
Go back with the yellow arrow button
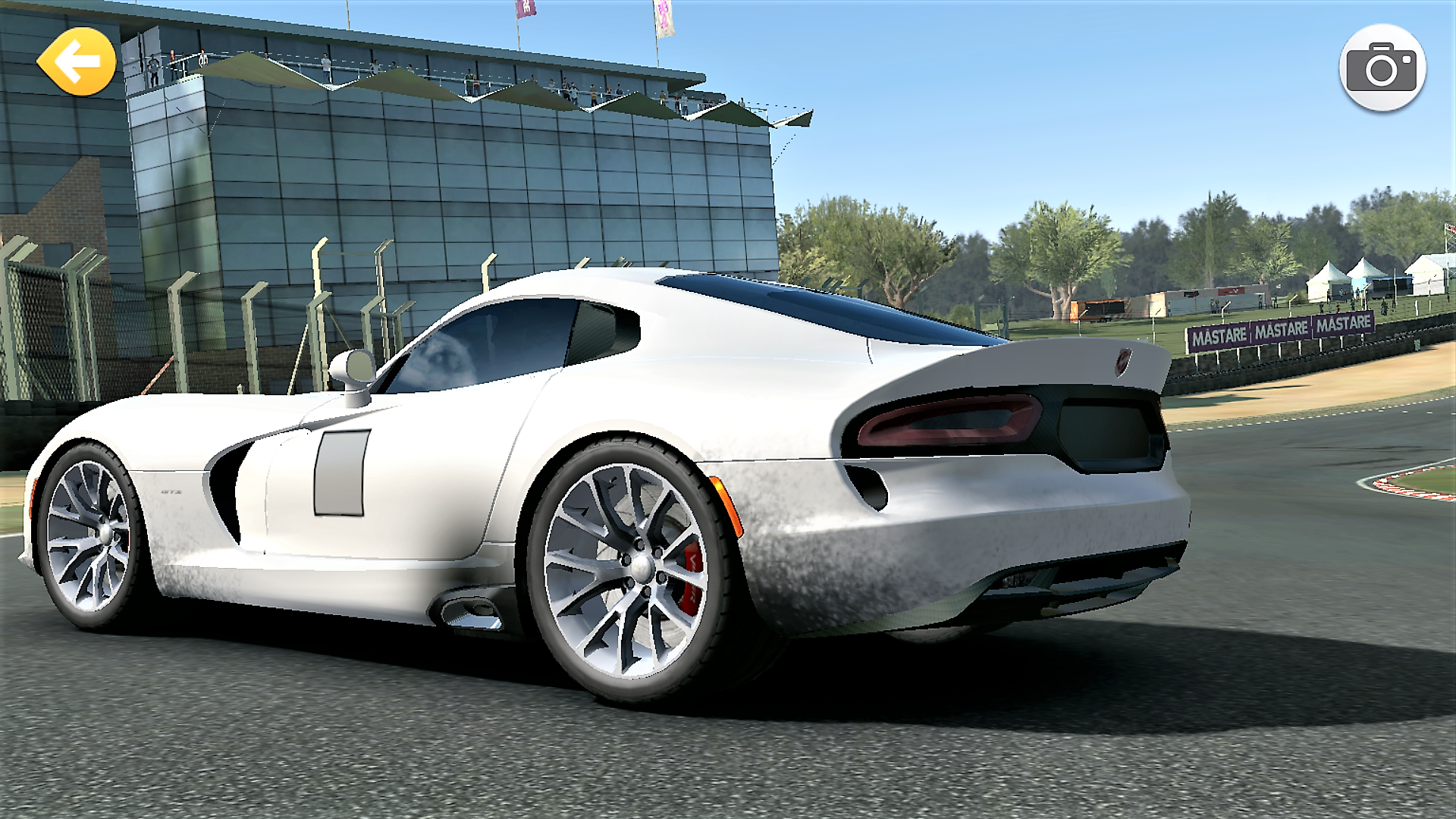coord(77,62)
